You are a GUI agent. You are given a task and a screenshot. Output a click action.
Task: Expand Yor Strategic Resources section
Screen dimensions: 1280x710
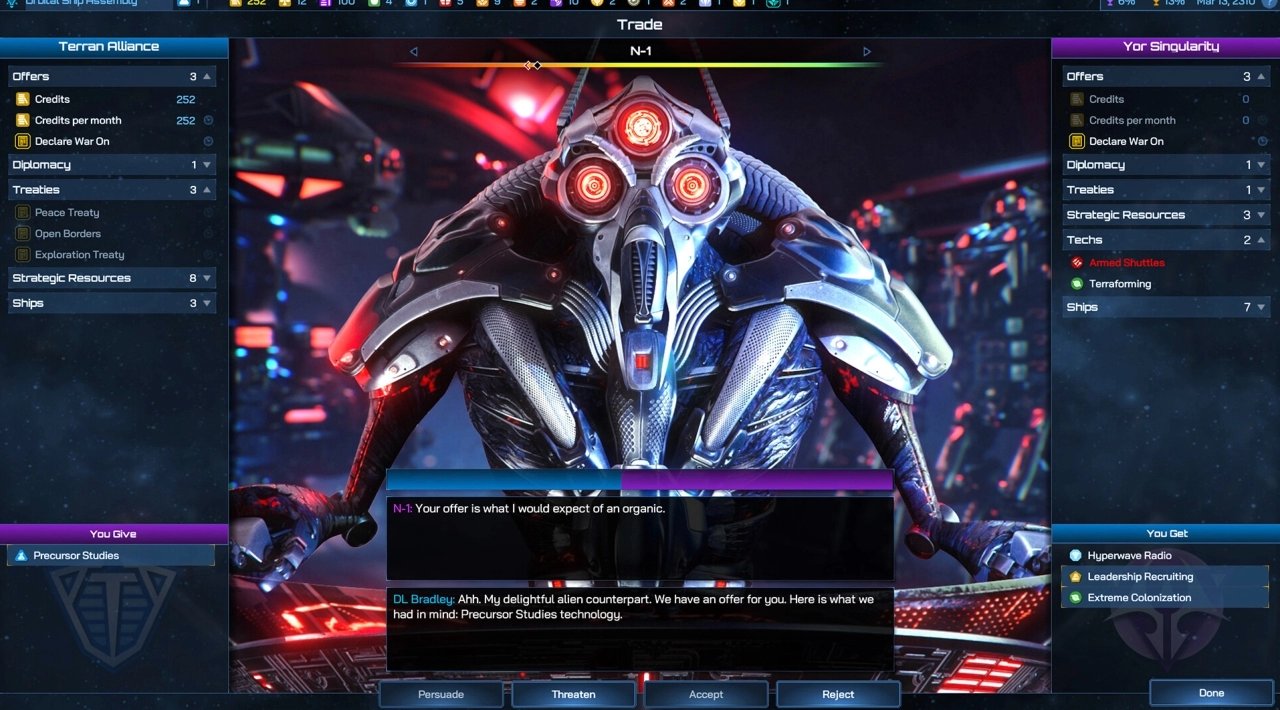[x=1166, y=215]
